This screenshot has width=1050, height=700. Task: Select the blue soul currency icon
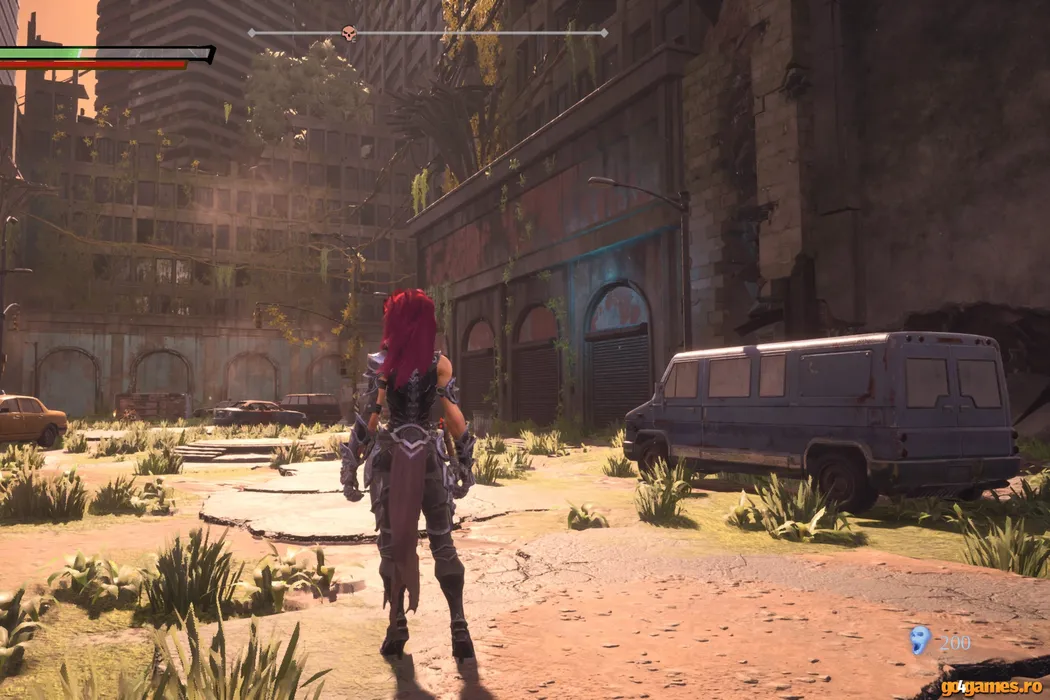point(920,641)
